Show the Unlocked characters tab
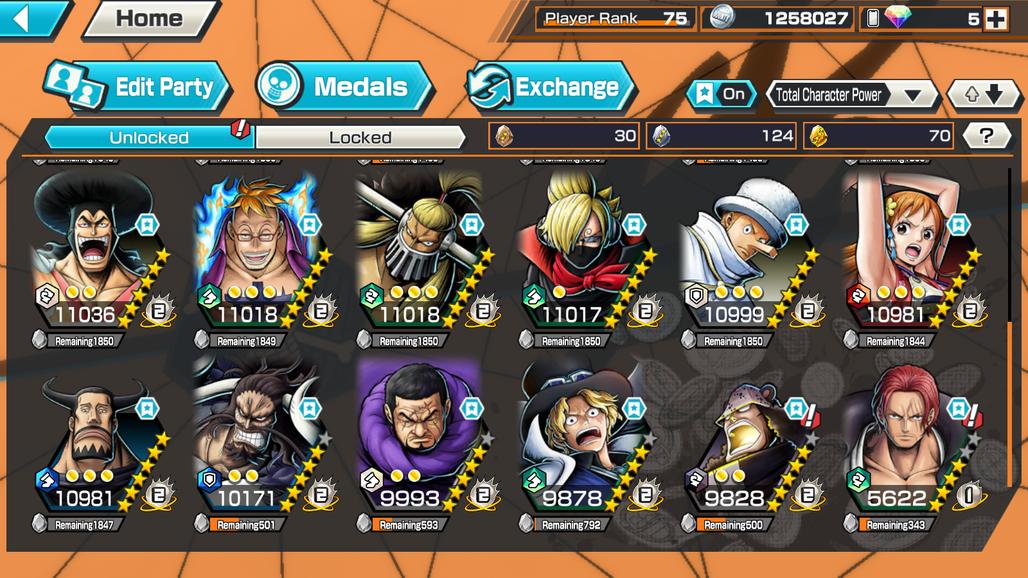Viewport: 1028px width, 578px height. coord(149,137)
